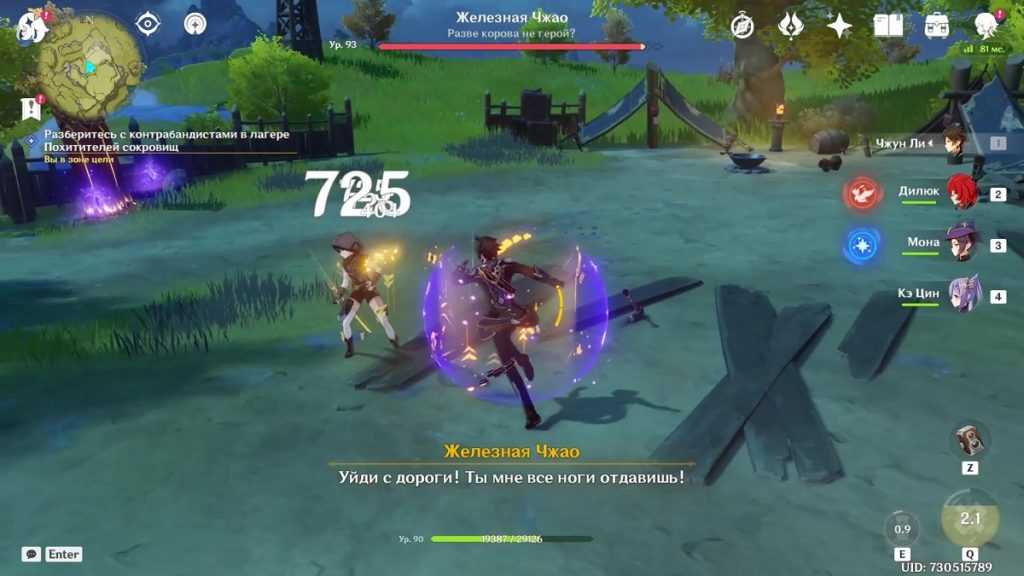
Task: Switch to party member Мона
Action: point(964,243)
